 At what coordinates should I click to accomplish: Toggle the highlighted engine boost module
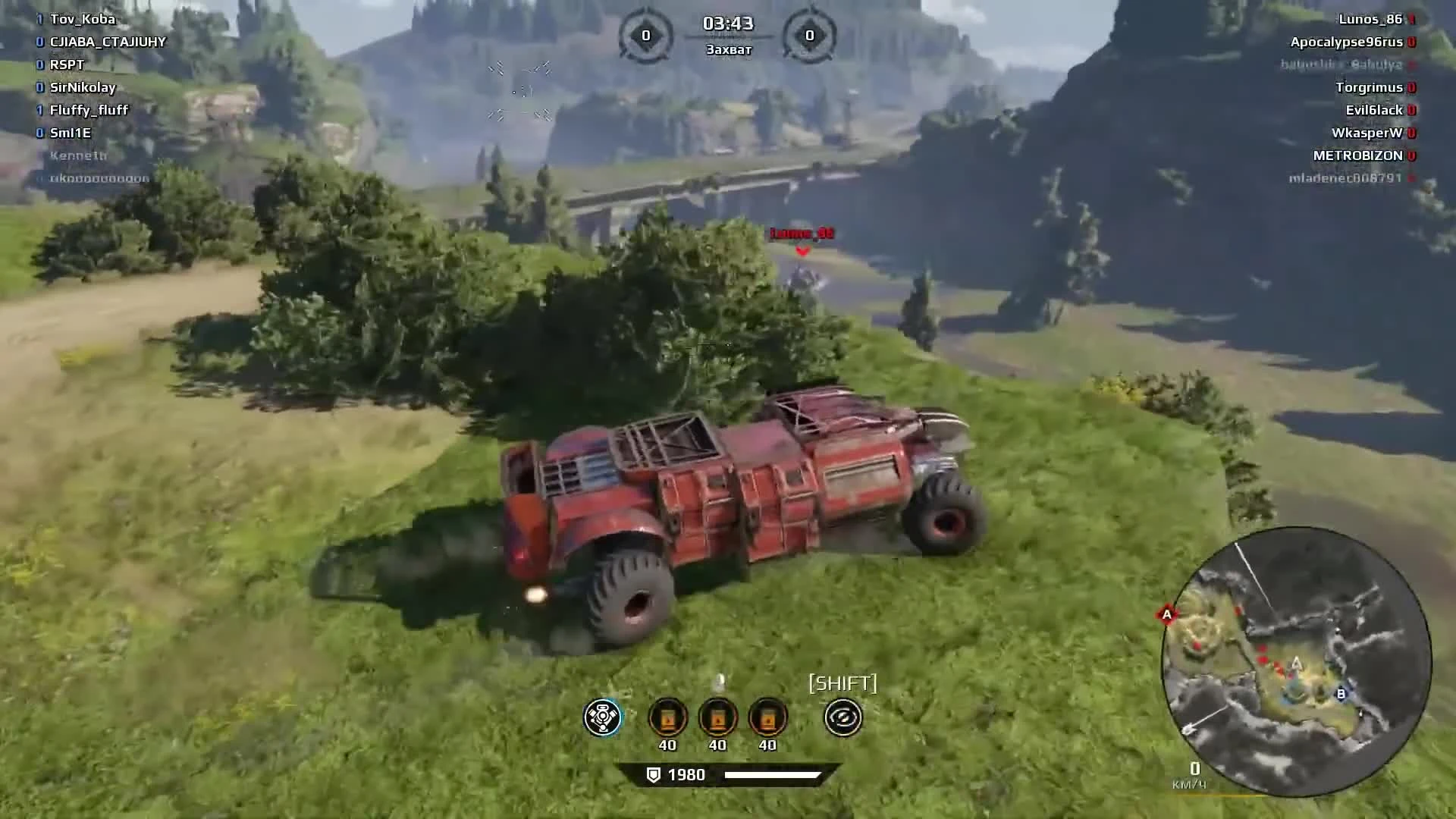tap(601, 717)
